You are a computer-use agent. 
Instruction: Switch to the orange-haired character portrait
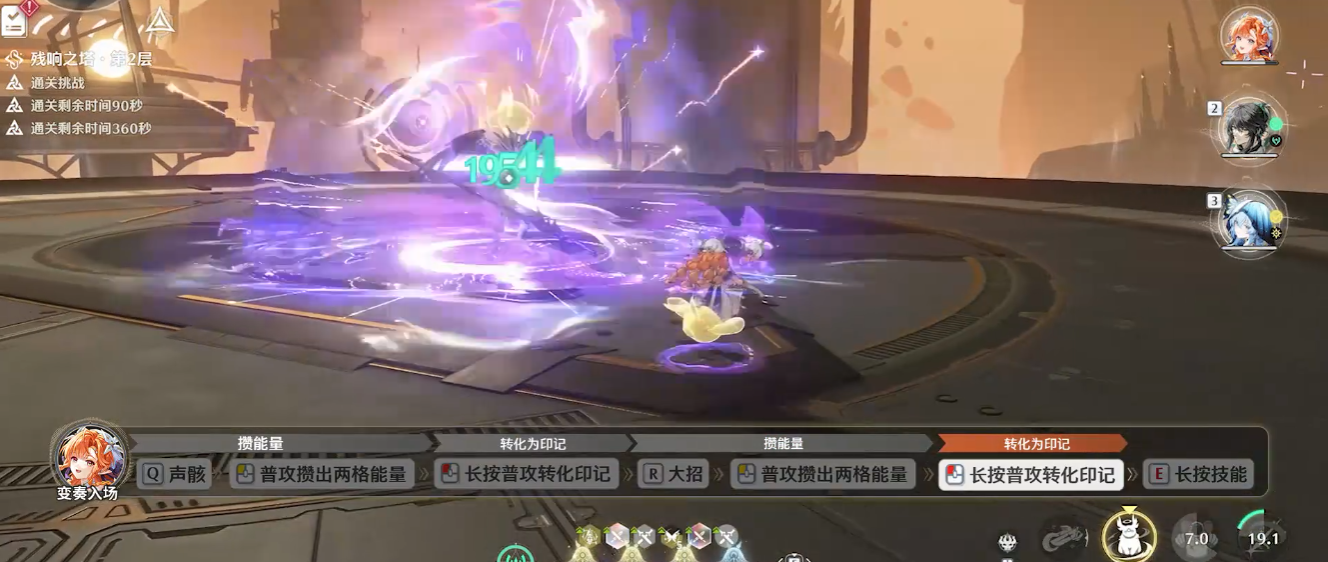click(x=1249, y=37)
